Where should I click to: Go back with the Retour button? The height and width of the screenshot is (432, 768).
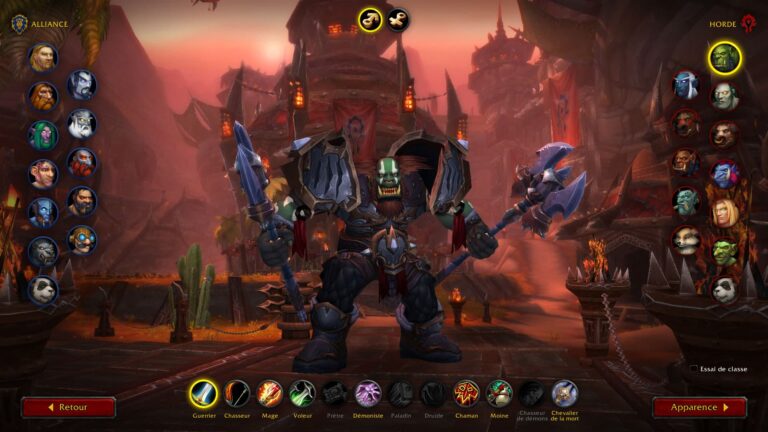[x=68, y=407]
